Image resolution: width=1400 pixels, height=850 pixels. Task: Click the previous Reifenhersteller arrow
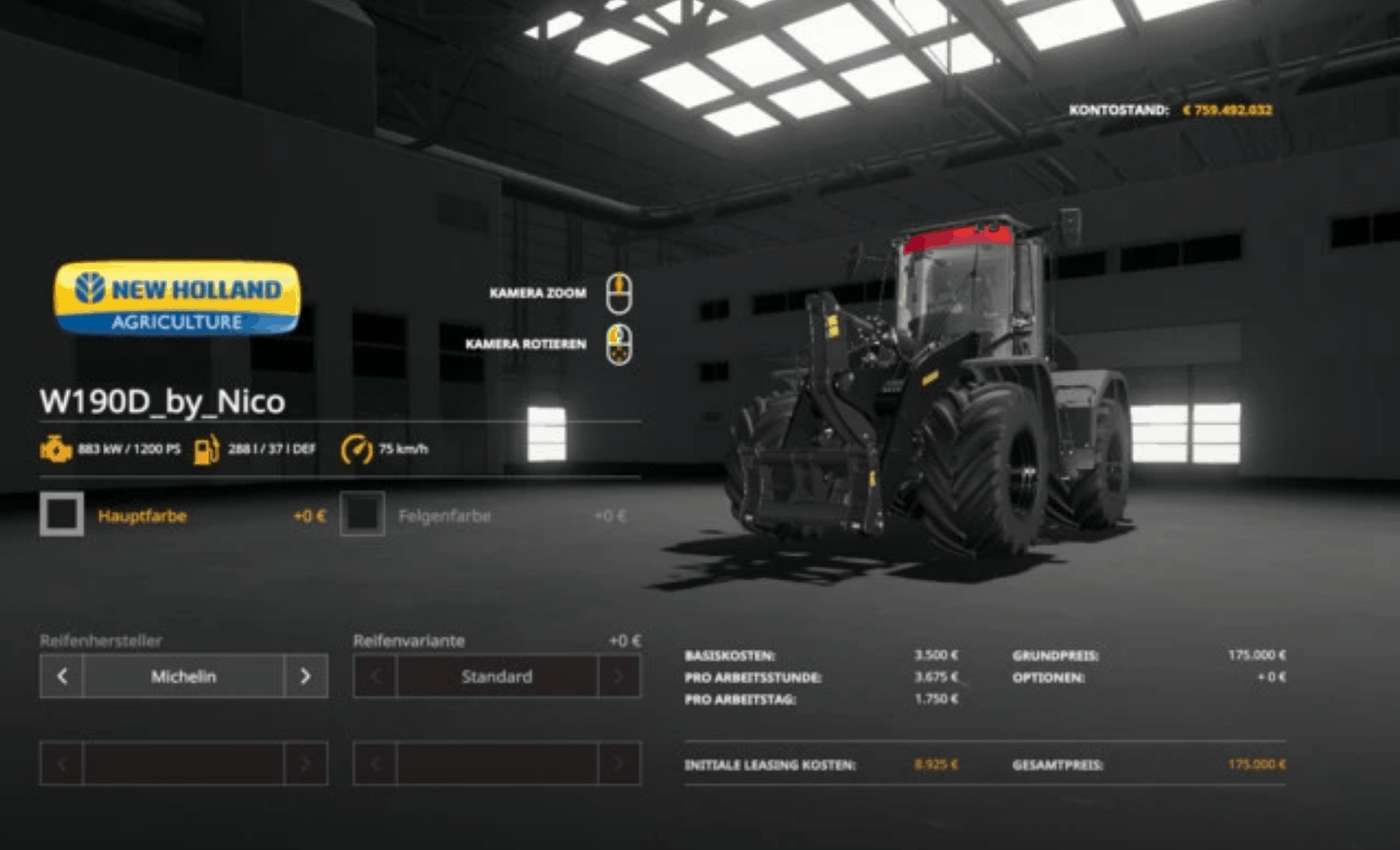(x=61, y=676)
